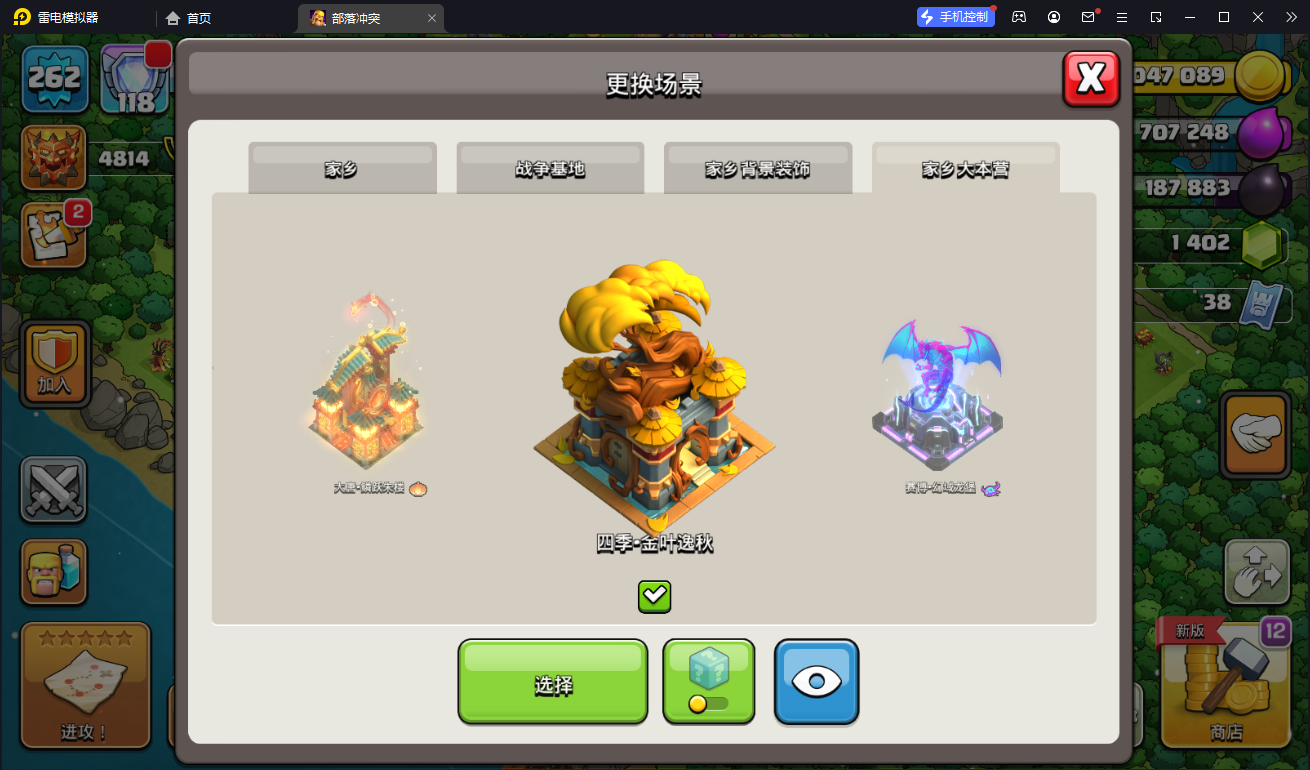This screenshot has height=770, width=1310.
Task: Open the 战争基地 tab
Action: 550,168
